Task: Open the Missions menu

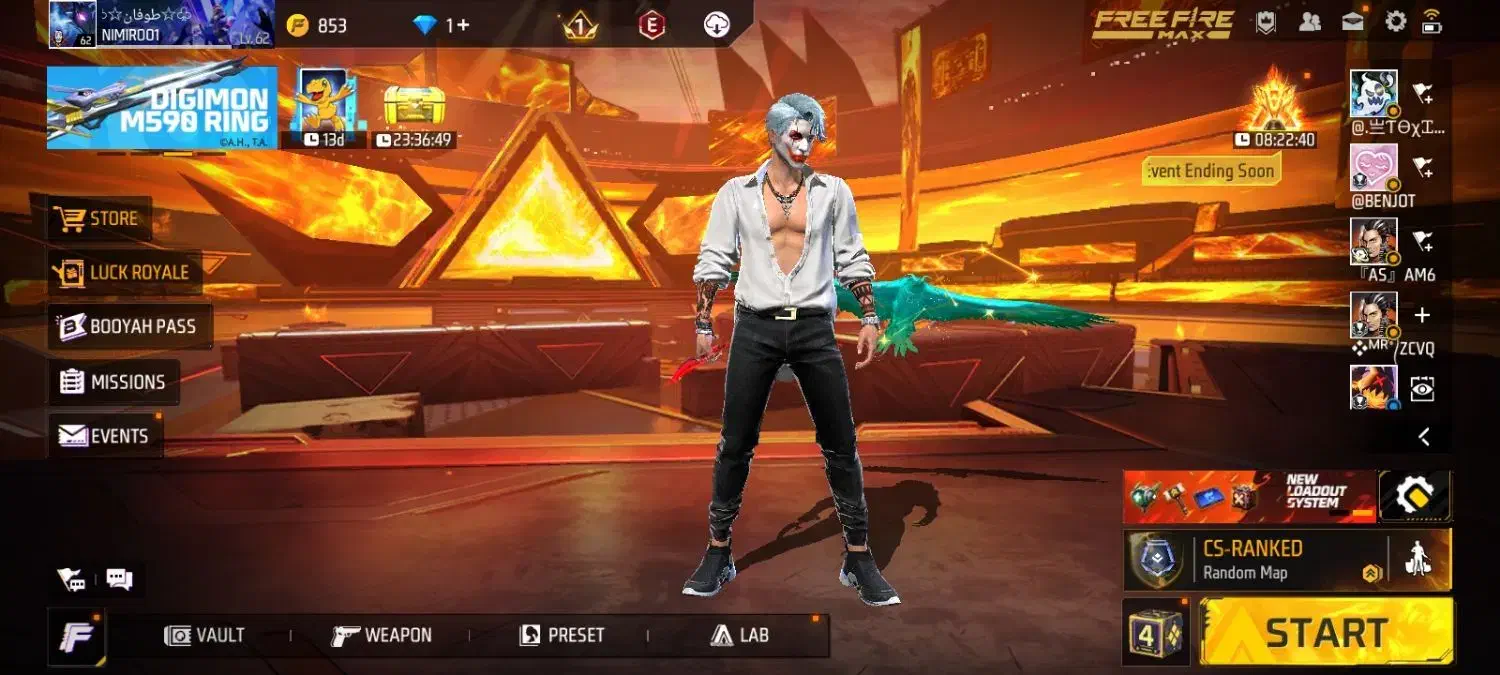Action: [x=113, y=382]
